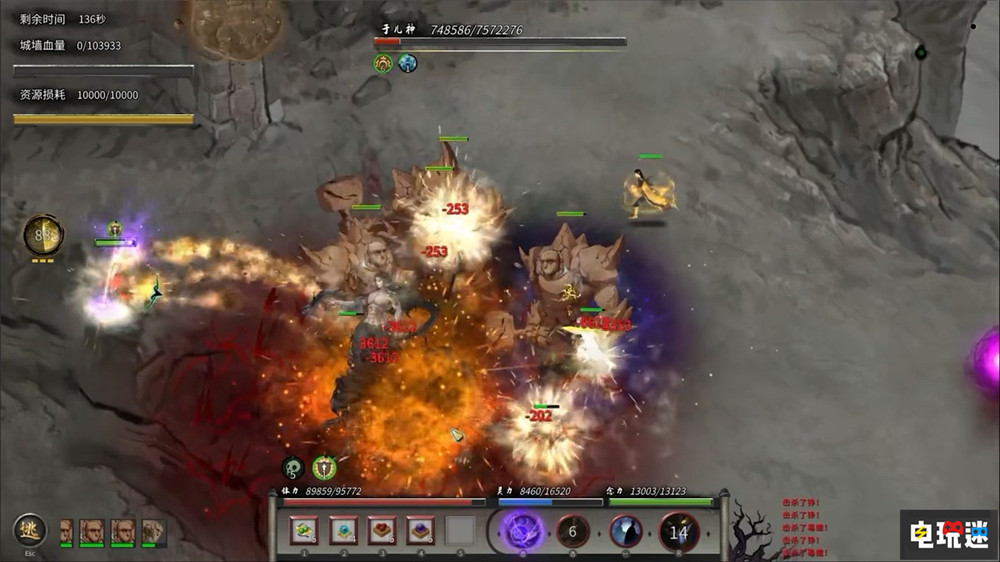
Task: Use the teal gem item in the hotbar
Action: pos(343,530)
